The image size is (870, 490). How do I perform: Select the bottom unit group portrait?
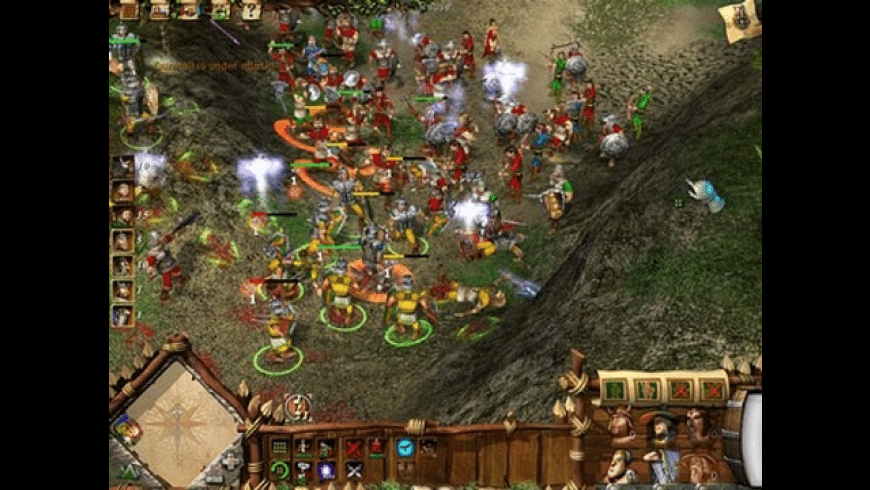pyautogui.click(x=123, y=316)
